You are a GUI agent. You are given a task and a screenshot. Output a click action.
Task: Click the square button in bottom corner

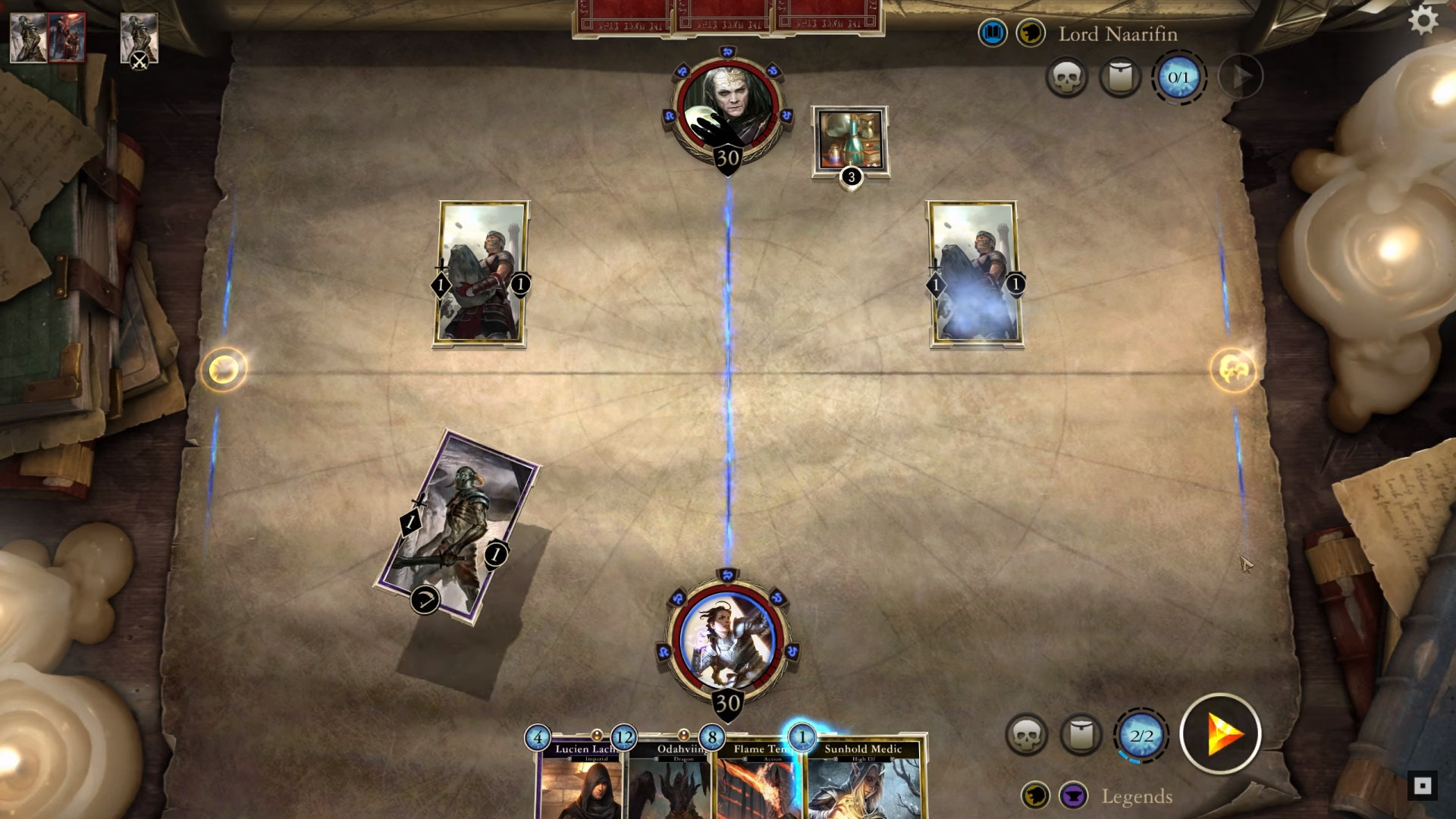(1422, 786)
